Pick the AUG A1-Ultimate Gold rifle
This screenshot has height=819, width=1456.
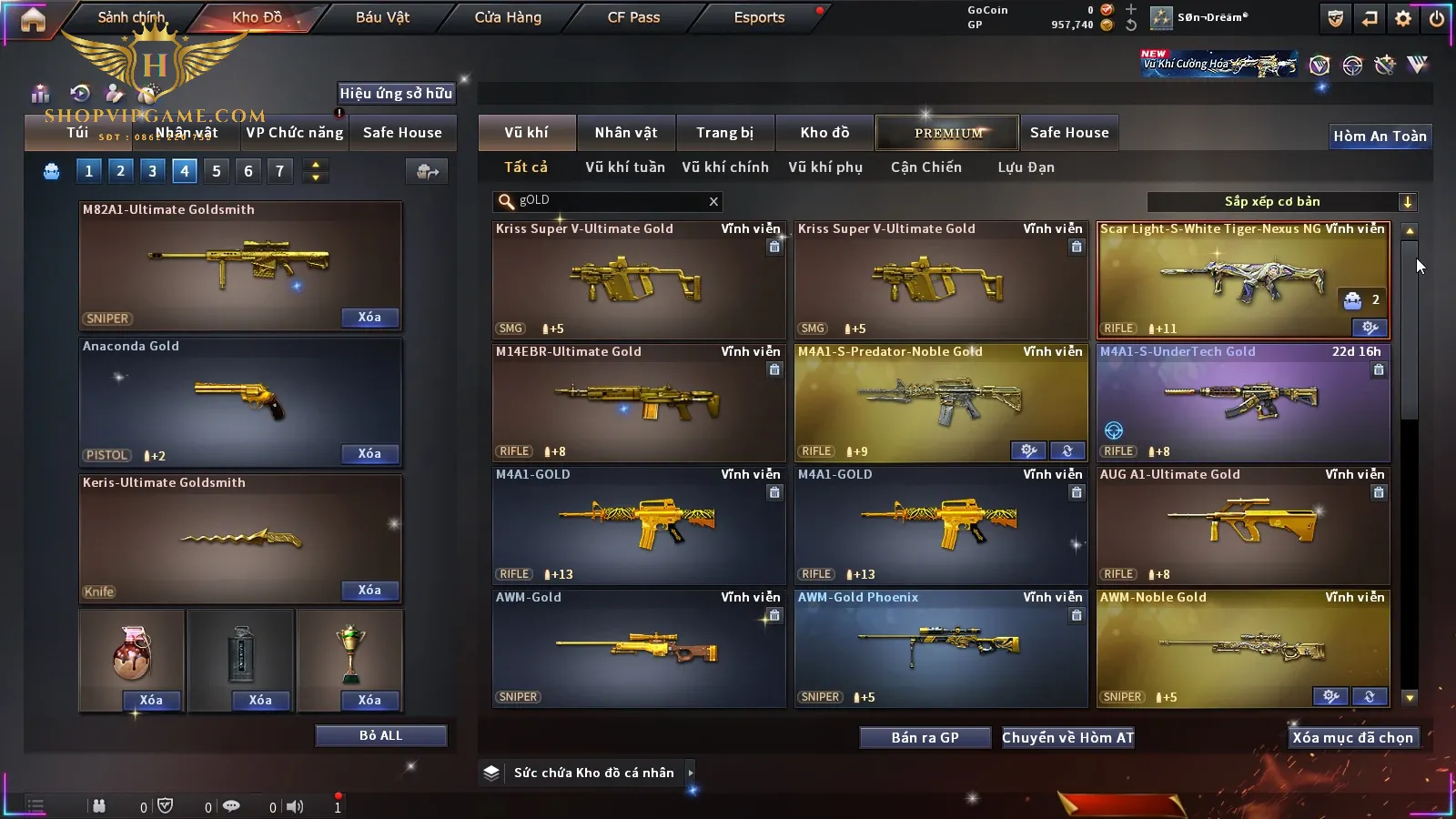pyautogui.click(x=1242, y=525)
